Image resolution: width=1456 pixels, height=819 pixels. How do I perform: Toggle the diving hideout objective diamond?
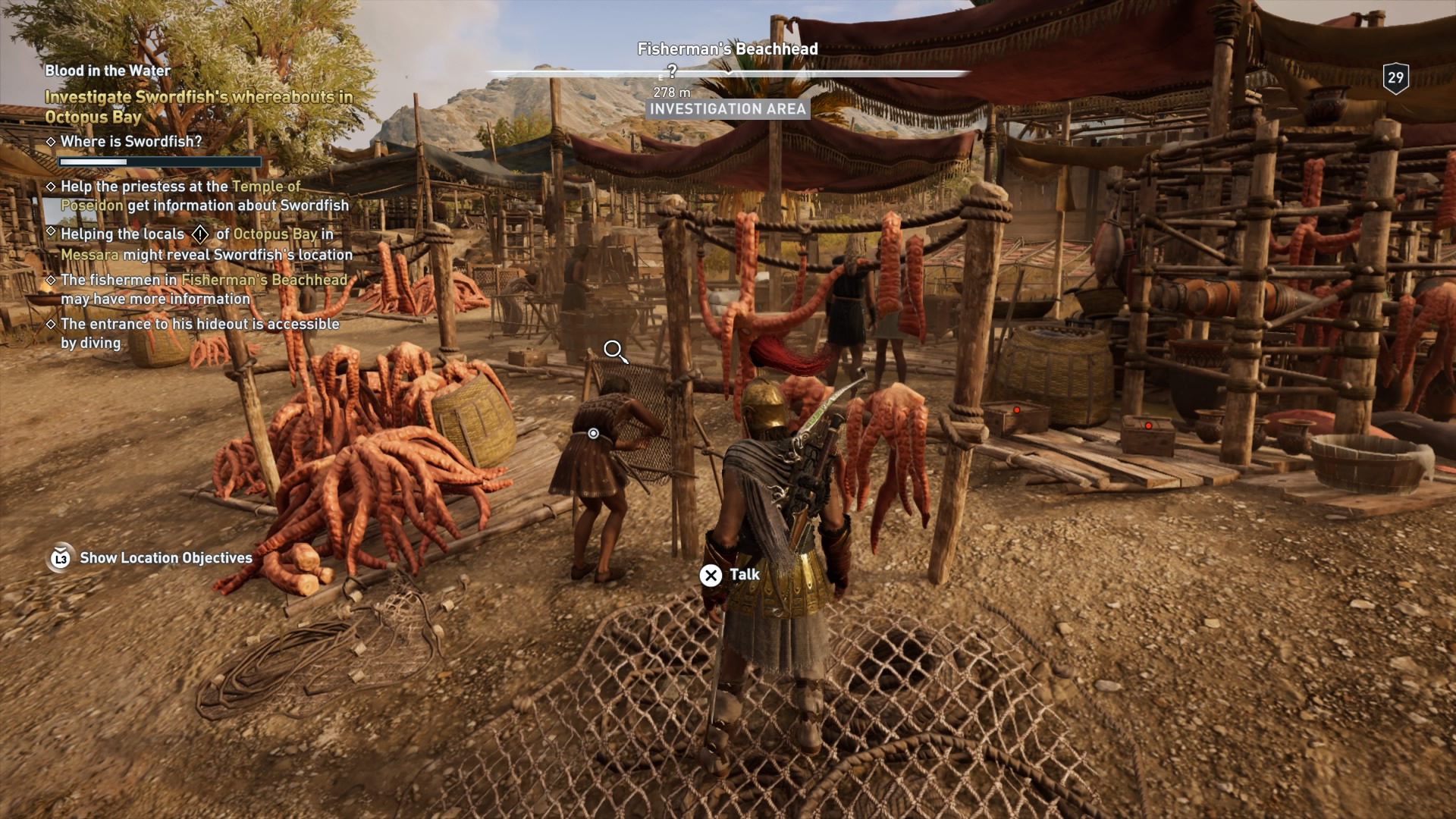click(52, 324)
